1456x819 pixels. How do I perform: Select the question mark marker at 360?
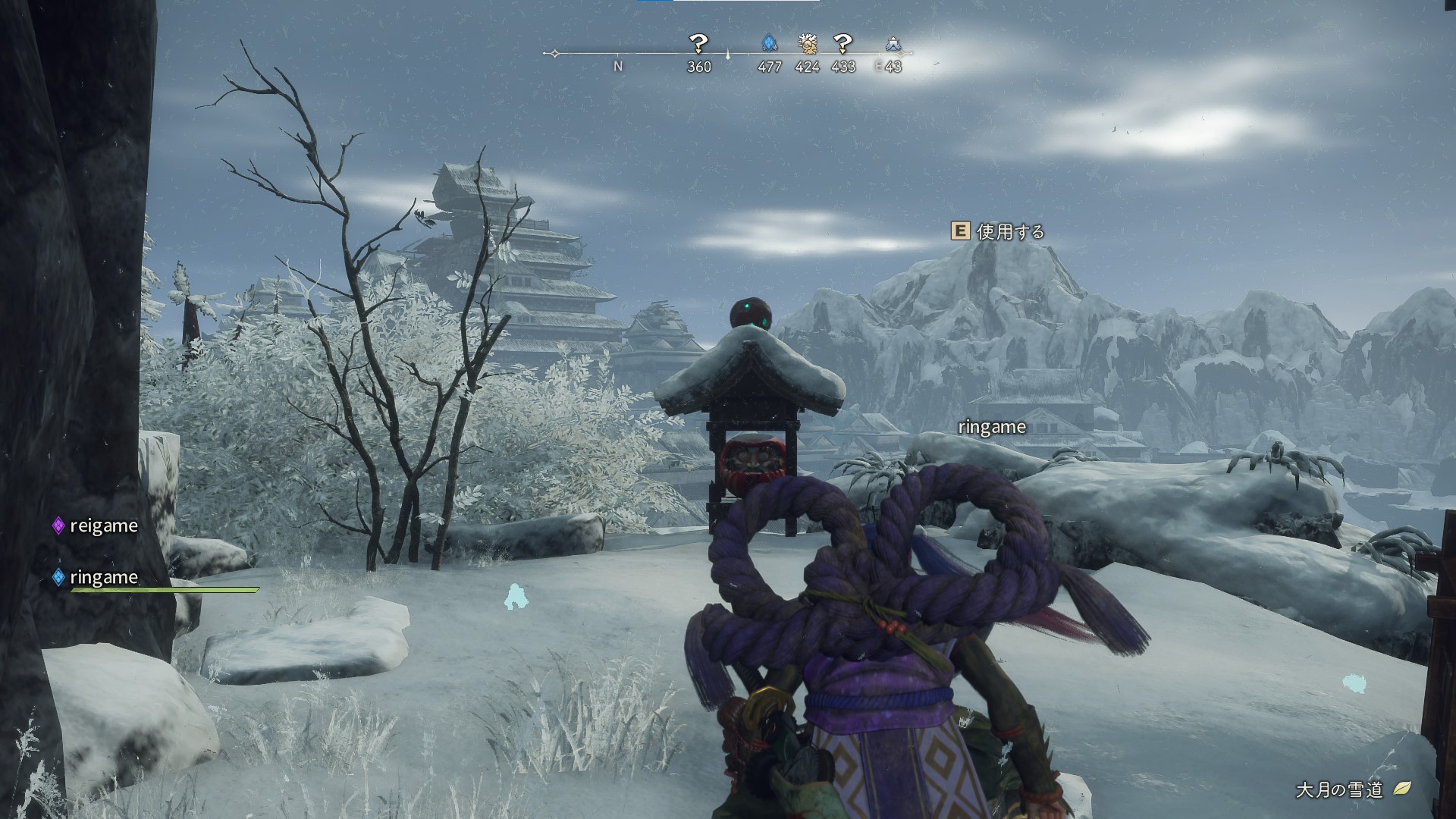point(698,43)
